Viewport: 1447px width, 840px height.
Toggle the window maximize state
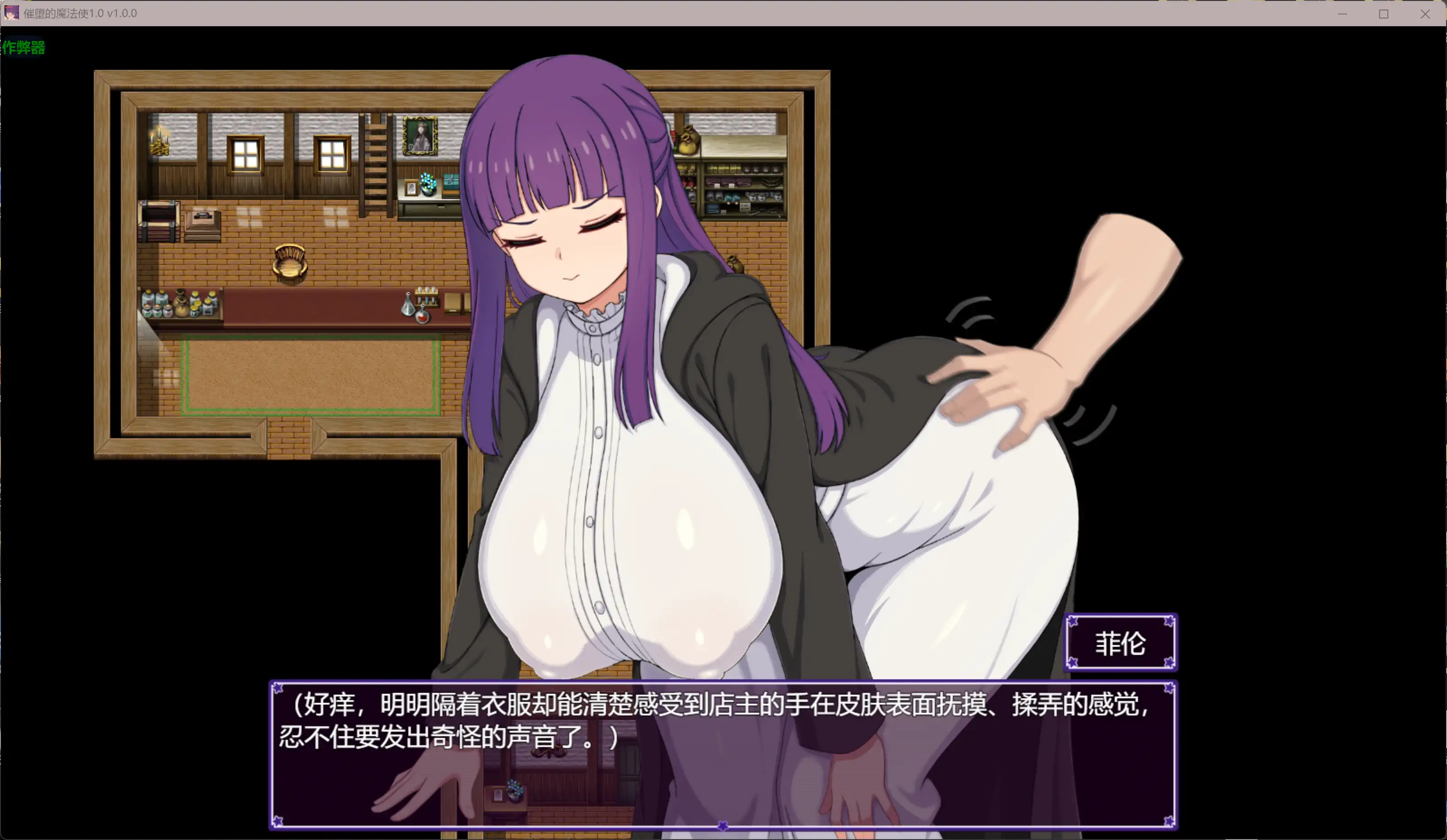(1384, 14)
